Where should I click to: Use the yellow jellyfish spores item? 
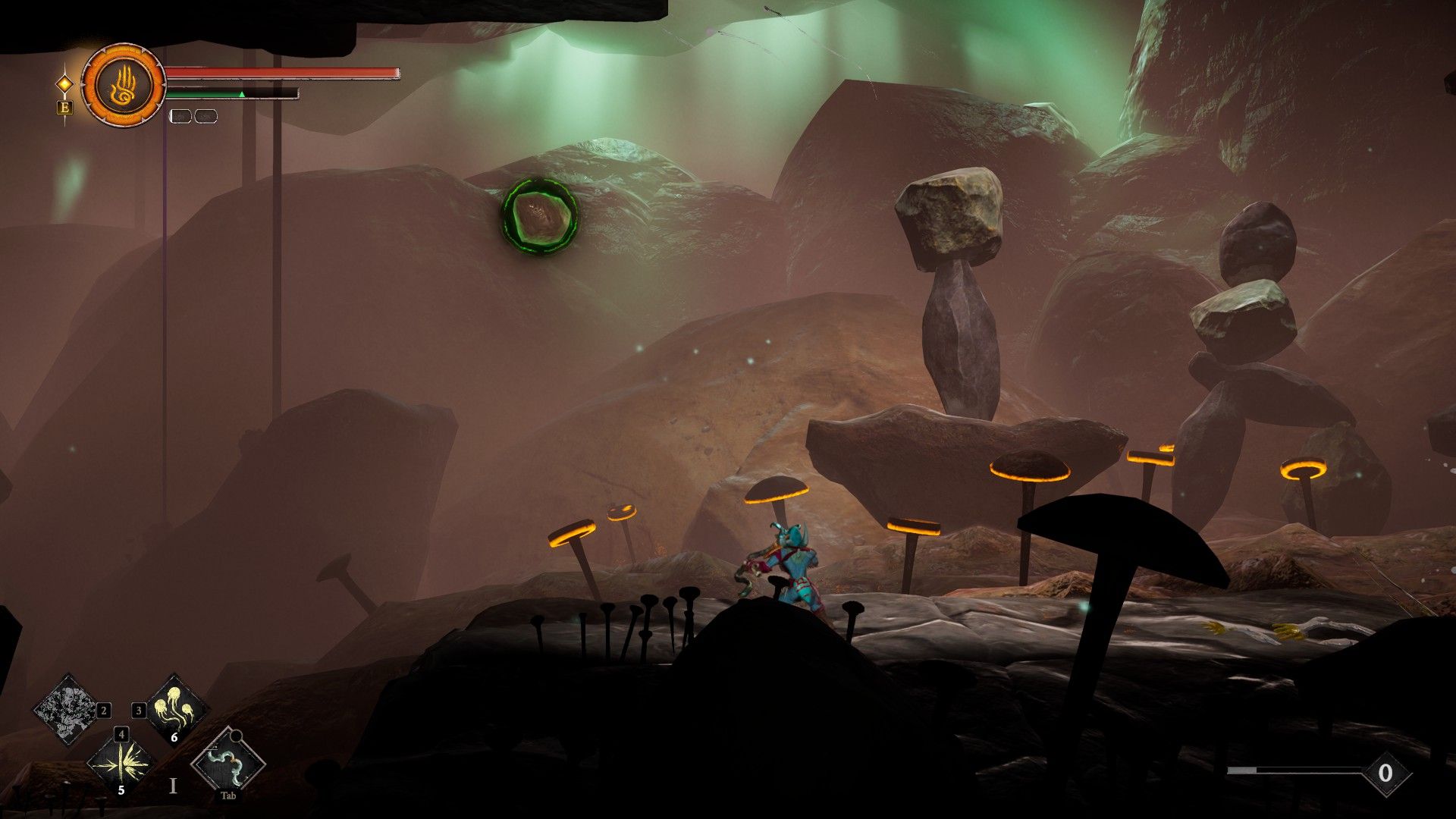175,711
